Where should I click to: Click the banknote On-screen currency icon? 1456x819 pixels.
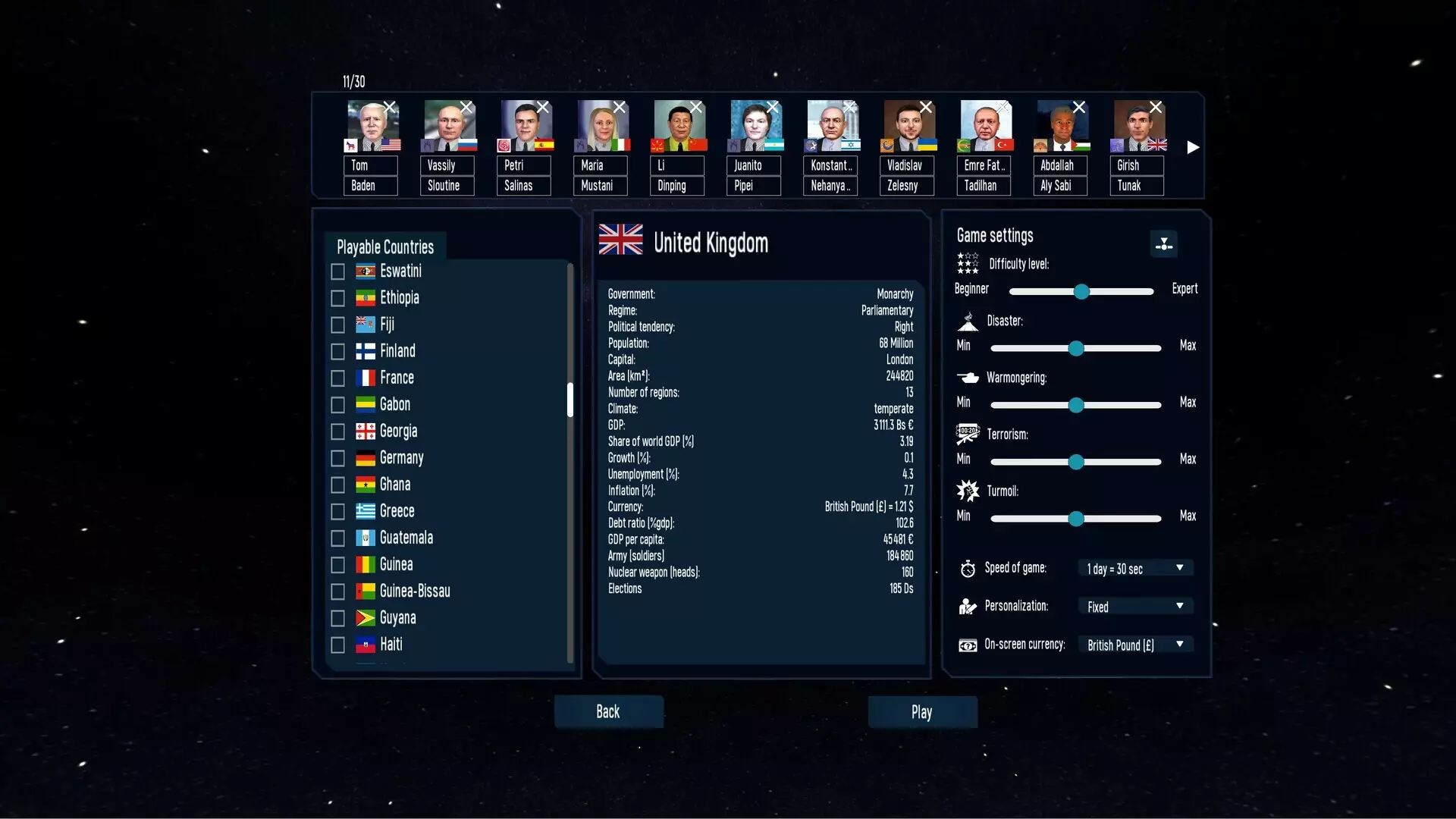click(968, 645)
